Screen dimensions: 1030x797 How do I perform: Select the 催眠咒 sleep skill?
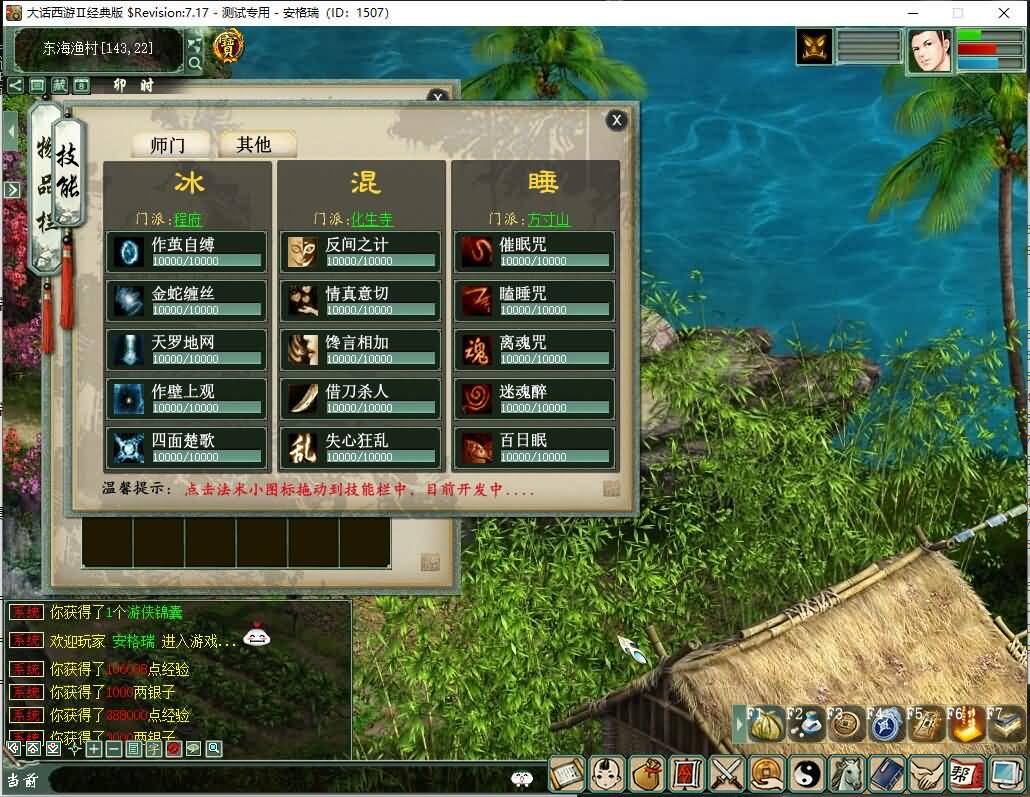tap(535, 252)
